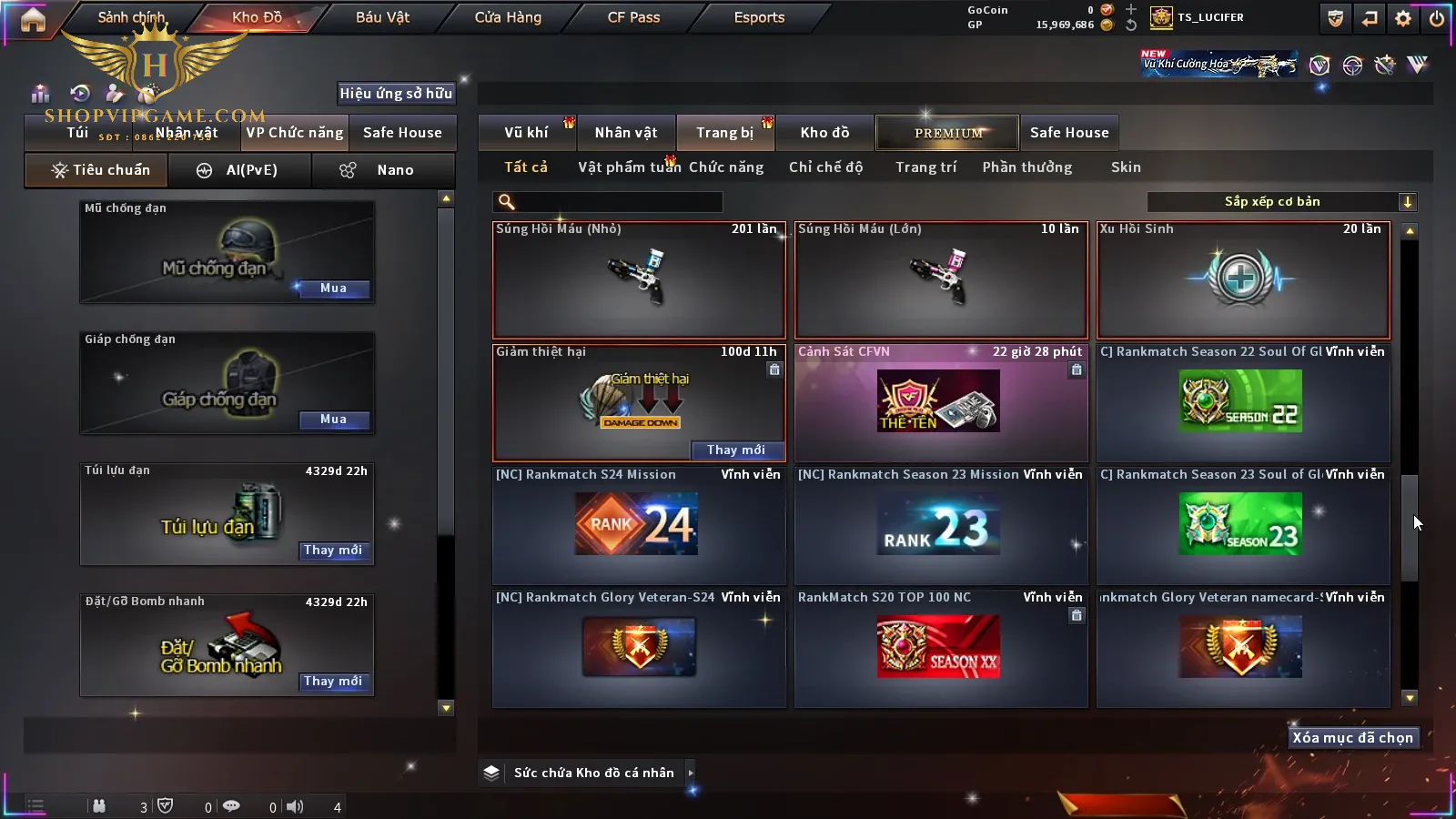Click the power exit icon
The height and width of the screenshot is (819, 1456).
pyautogui.click(x=1436, y=18)
